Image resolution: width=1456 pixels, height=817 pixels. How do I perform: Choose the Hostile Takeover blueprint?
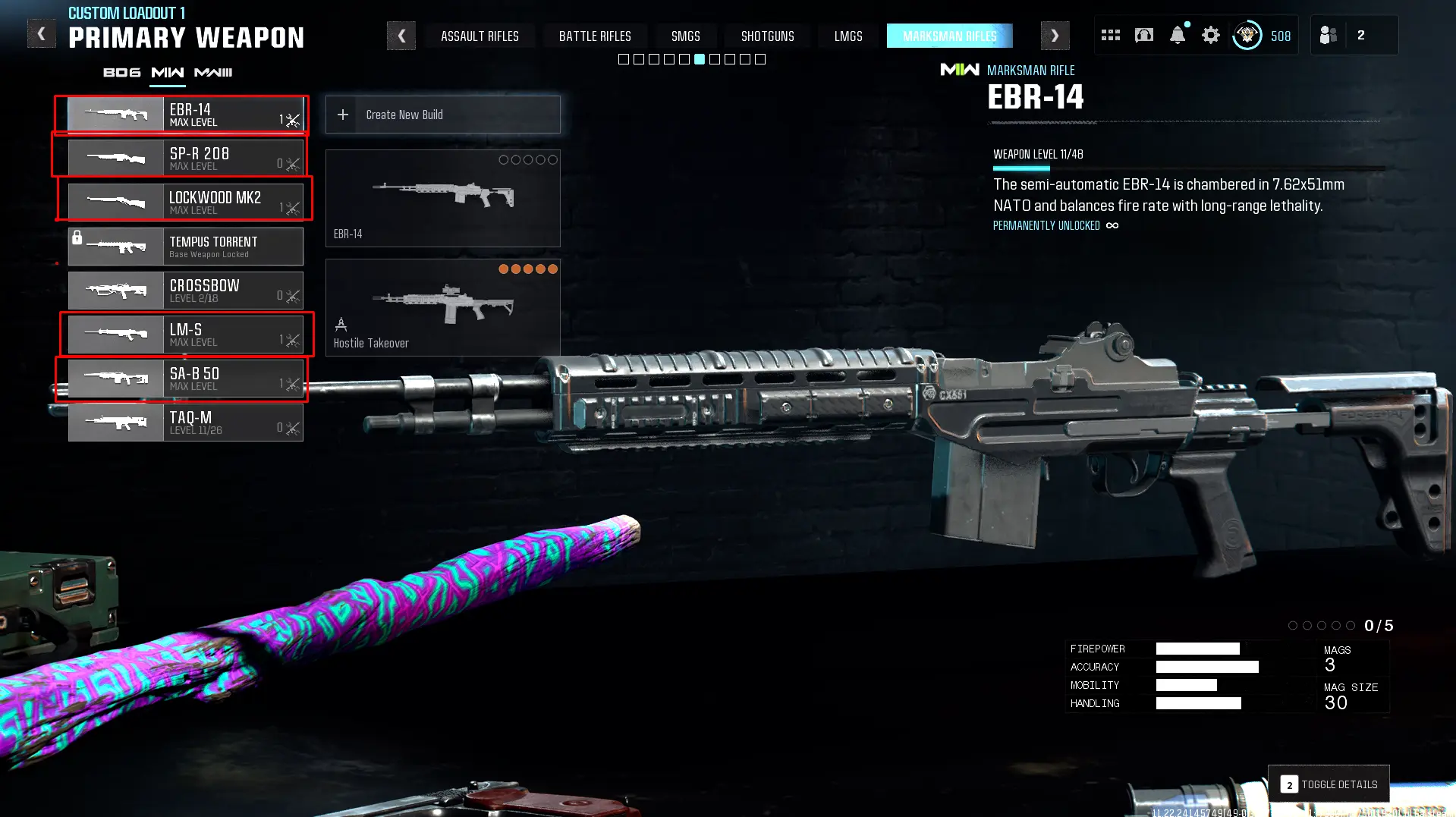pyautogui.click(x=442, y=307)
